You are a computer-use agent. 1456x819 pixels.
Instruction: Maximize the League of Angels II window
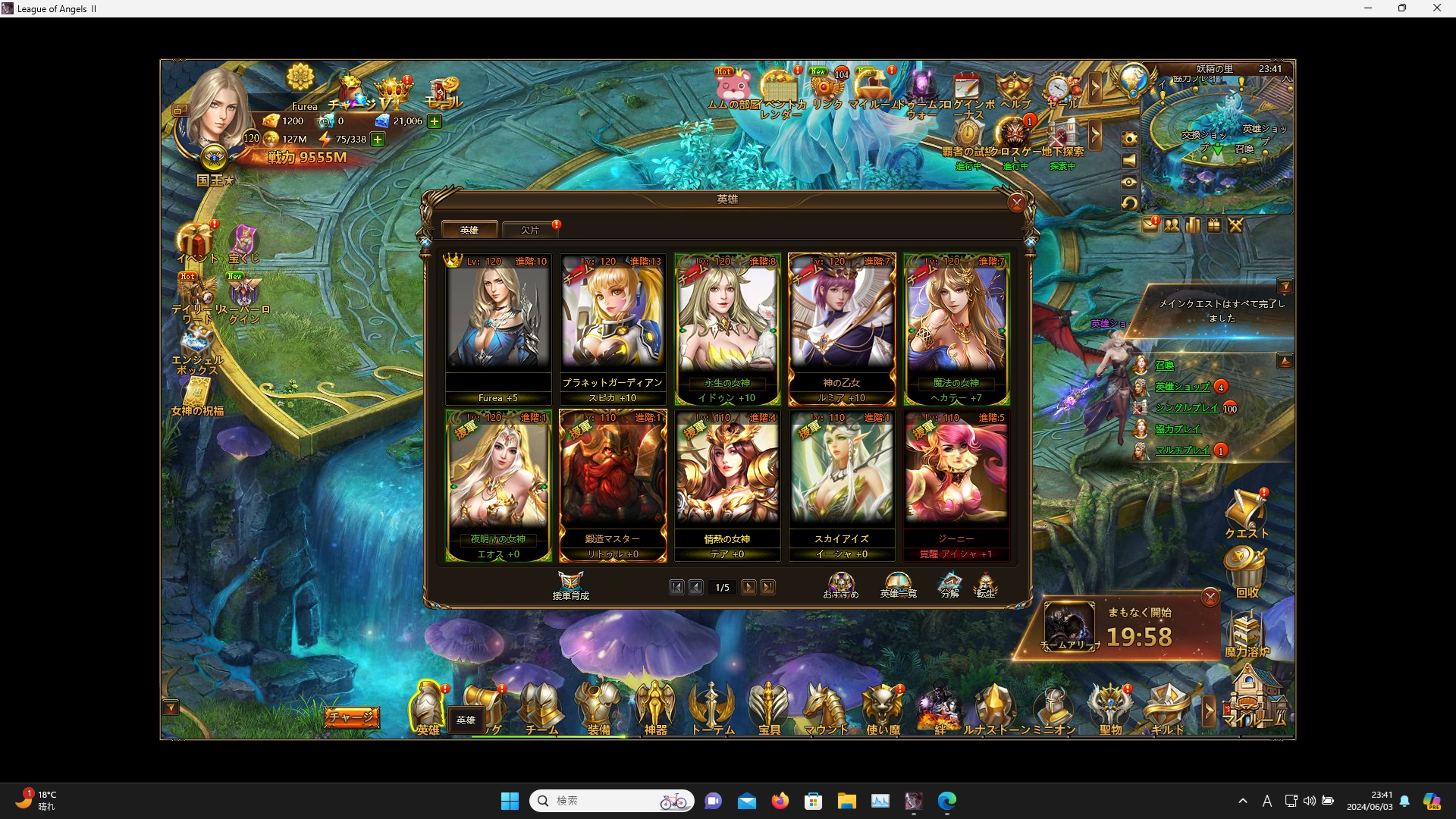point(1402,8)
